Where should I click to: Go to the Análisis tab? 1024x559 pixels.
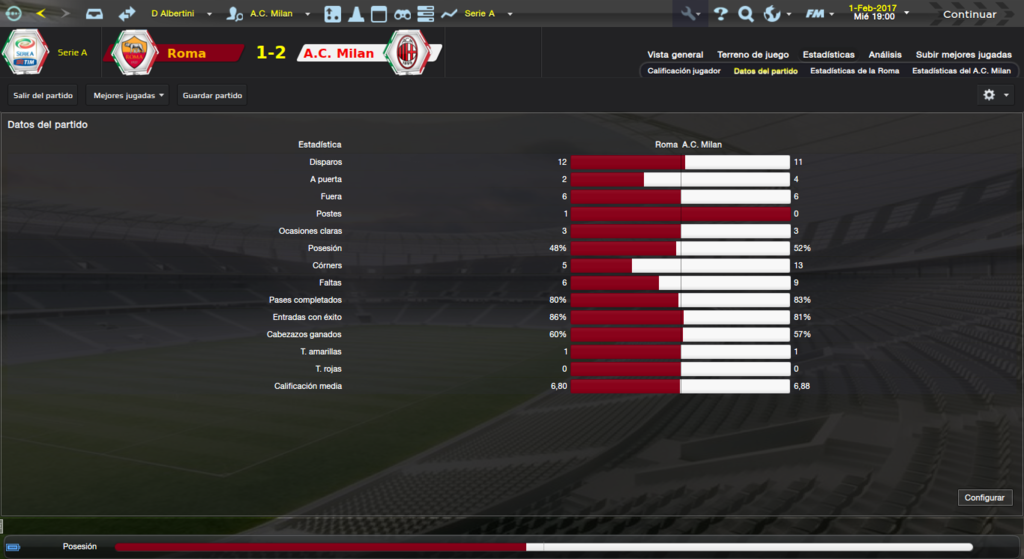pyautogui.click(x=885, y=55)
